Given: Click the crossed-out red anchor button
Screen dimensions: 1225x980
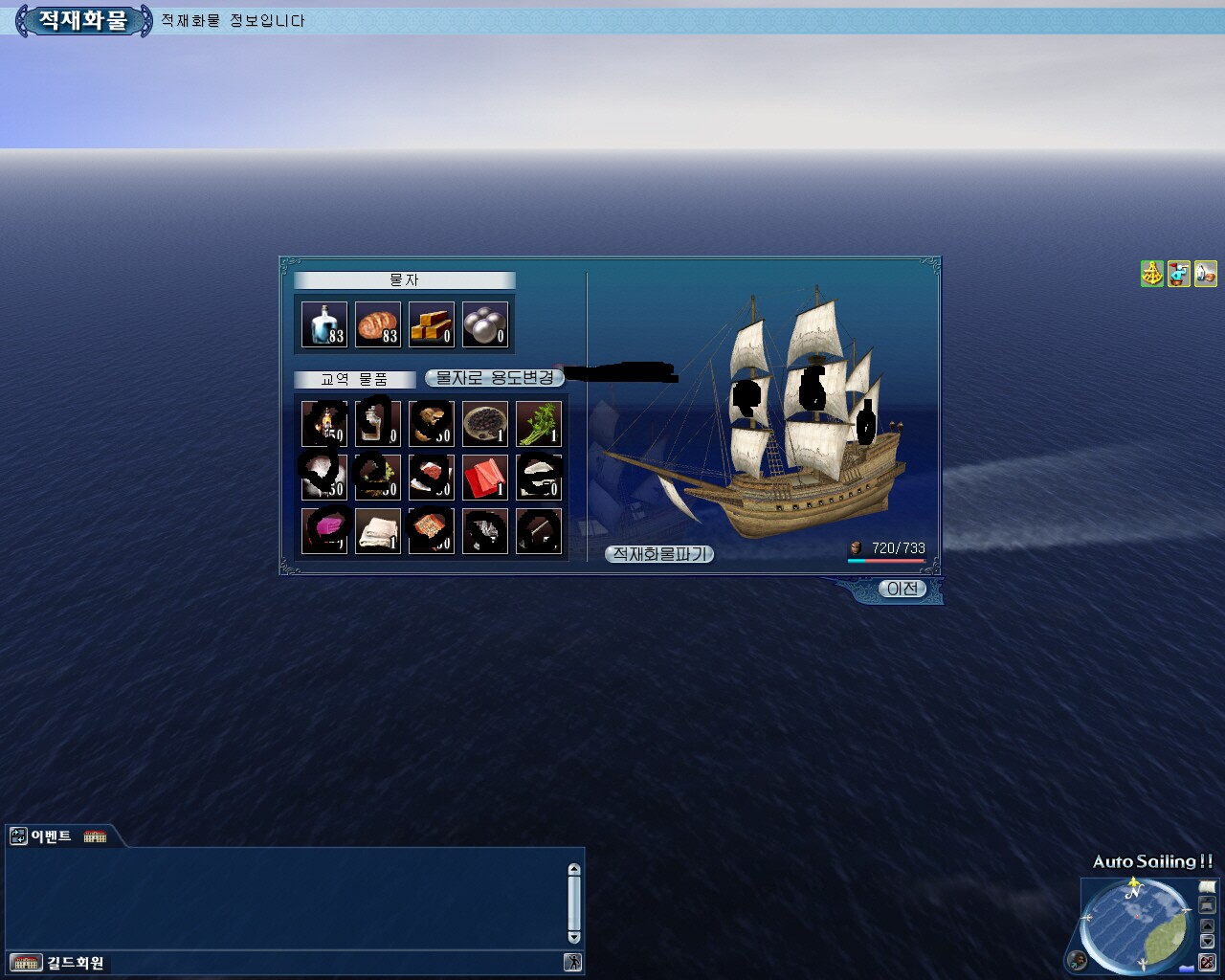Looking at the screenshot, I should 1208,961.
